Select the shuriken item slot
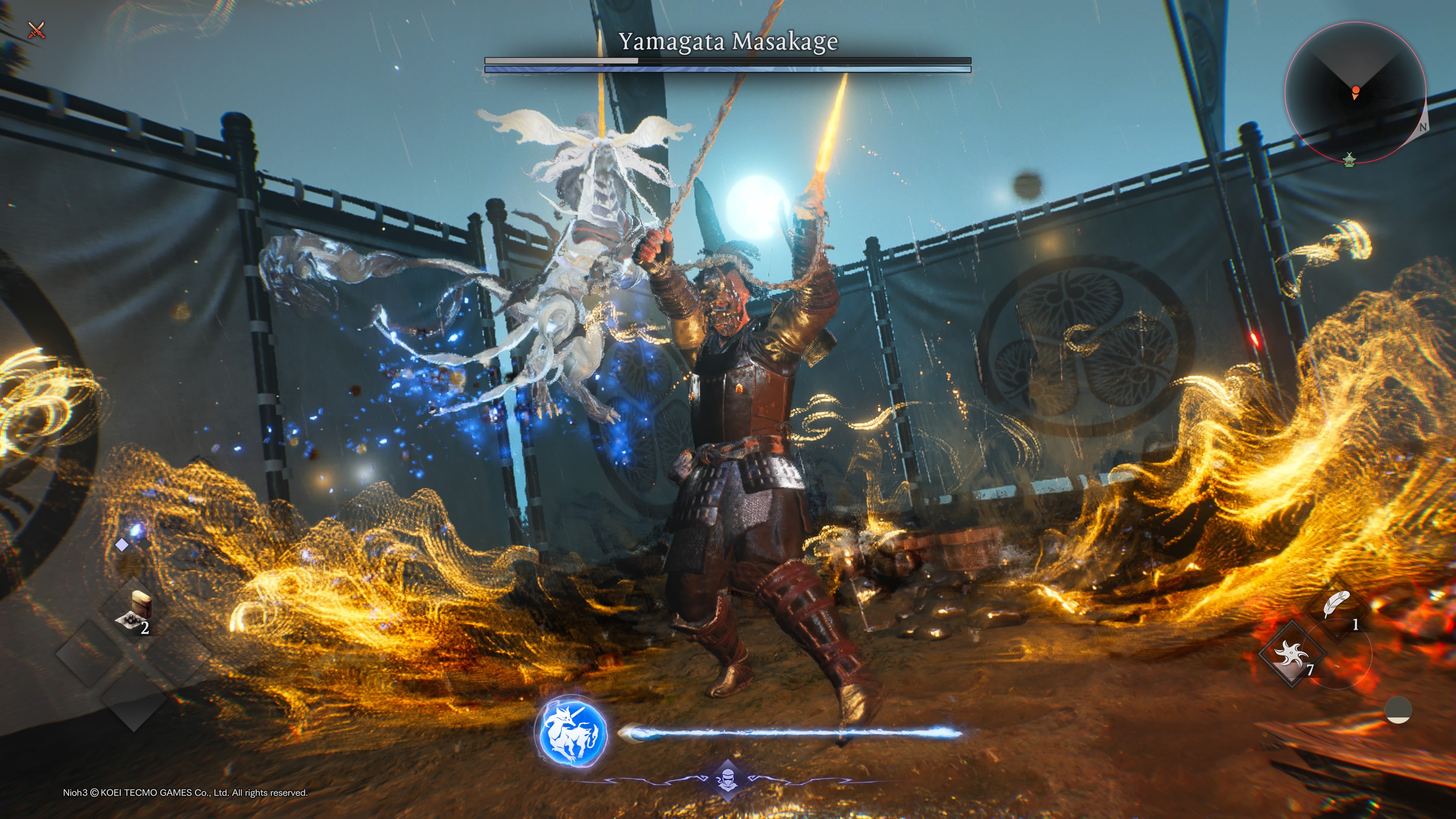Screen dimensions: 1456x819 (1291, 654)
